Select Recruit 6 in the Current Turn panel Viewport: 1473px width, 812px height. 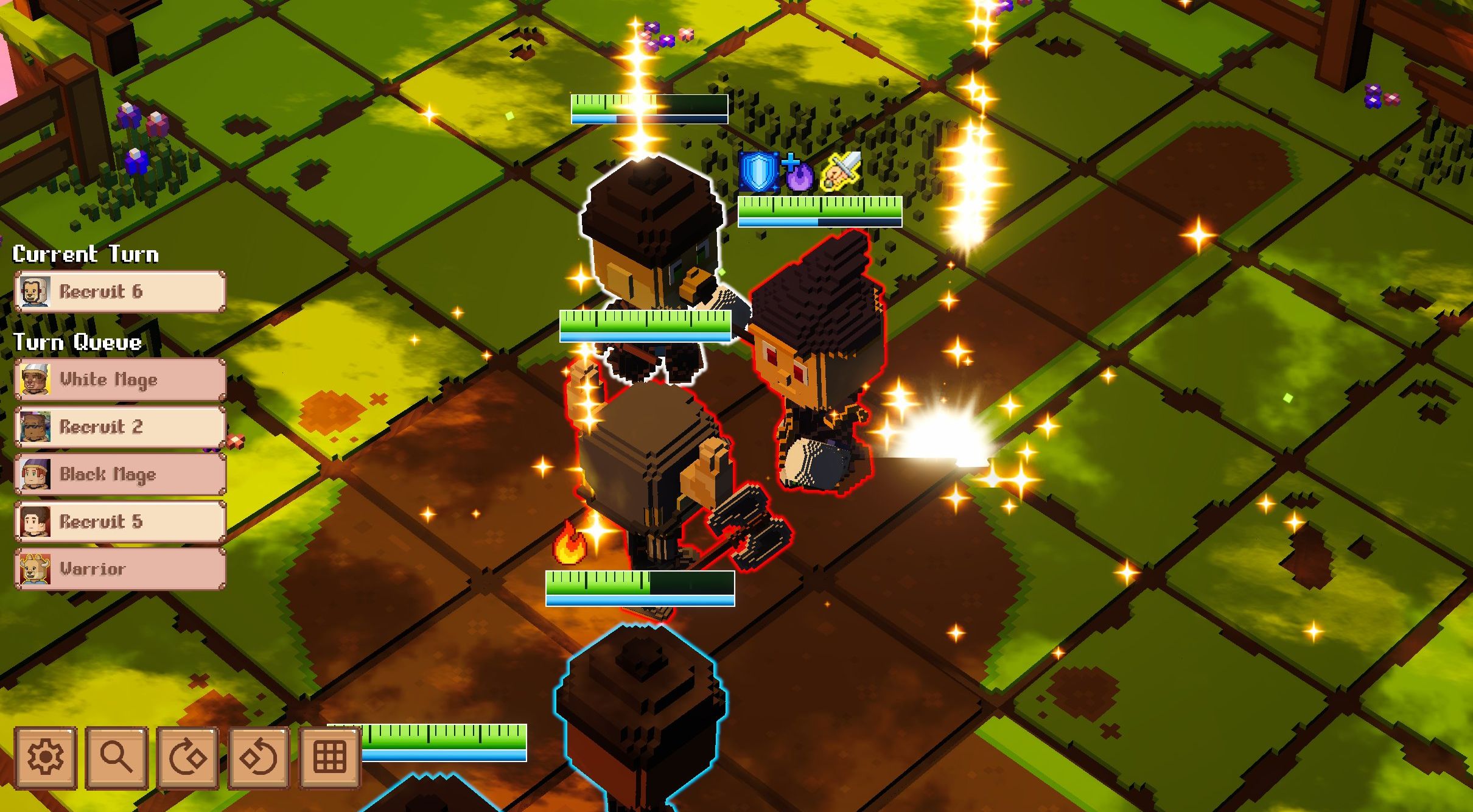click(x=120, y=292)
